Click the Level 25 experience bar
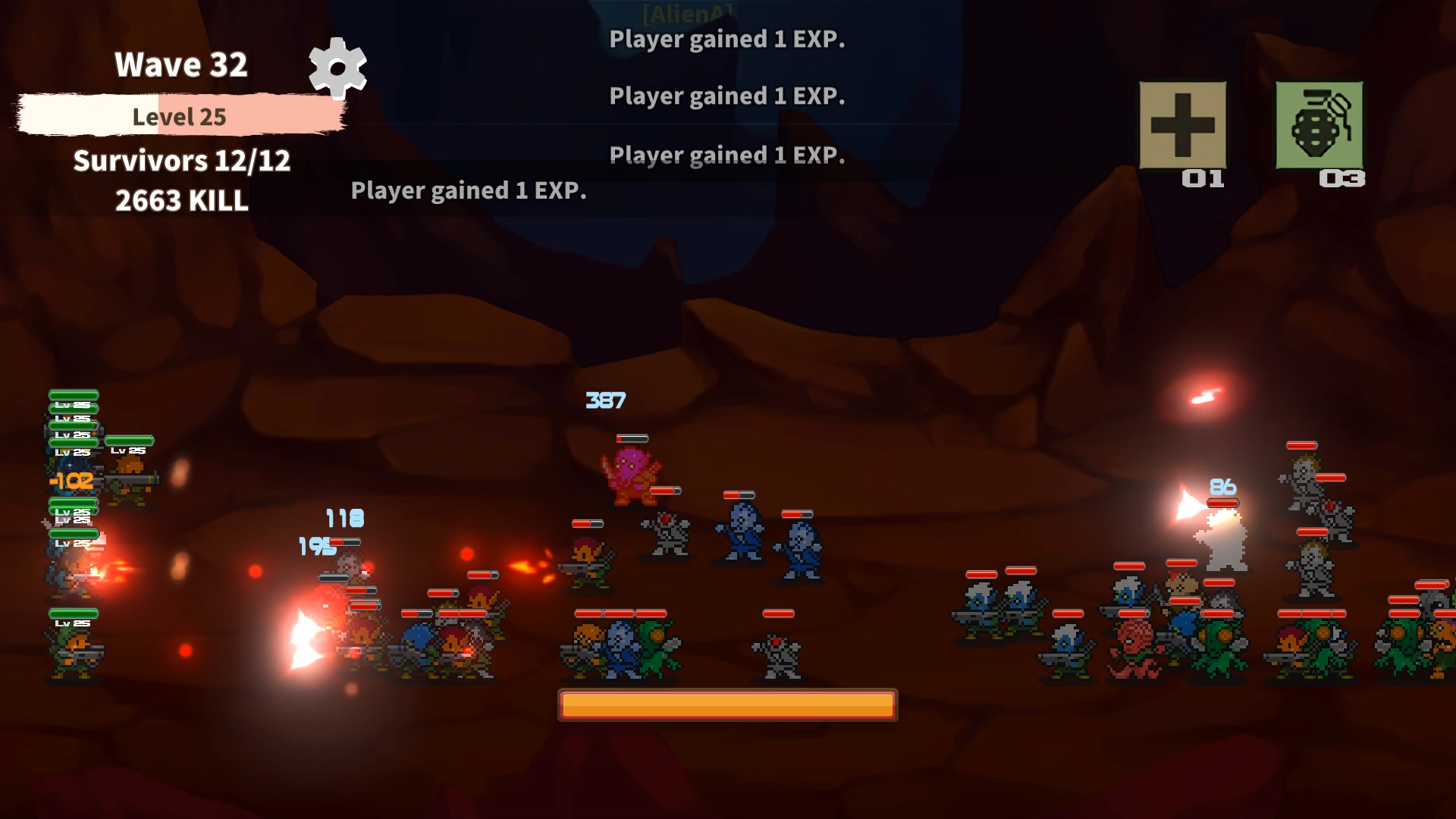 pyautogui.click(x=180, y=115)
